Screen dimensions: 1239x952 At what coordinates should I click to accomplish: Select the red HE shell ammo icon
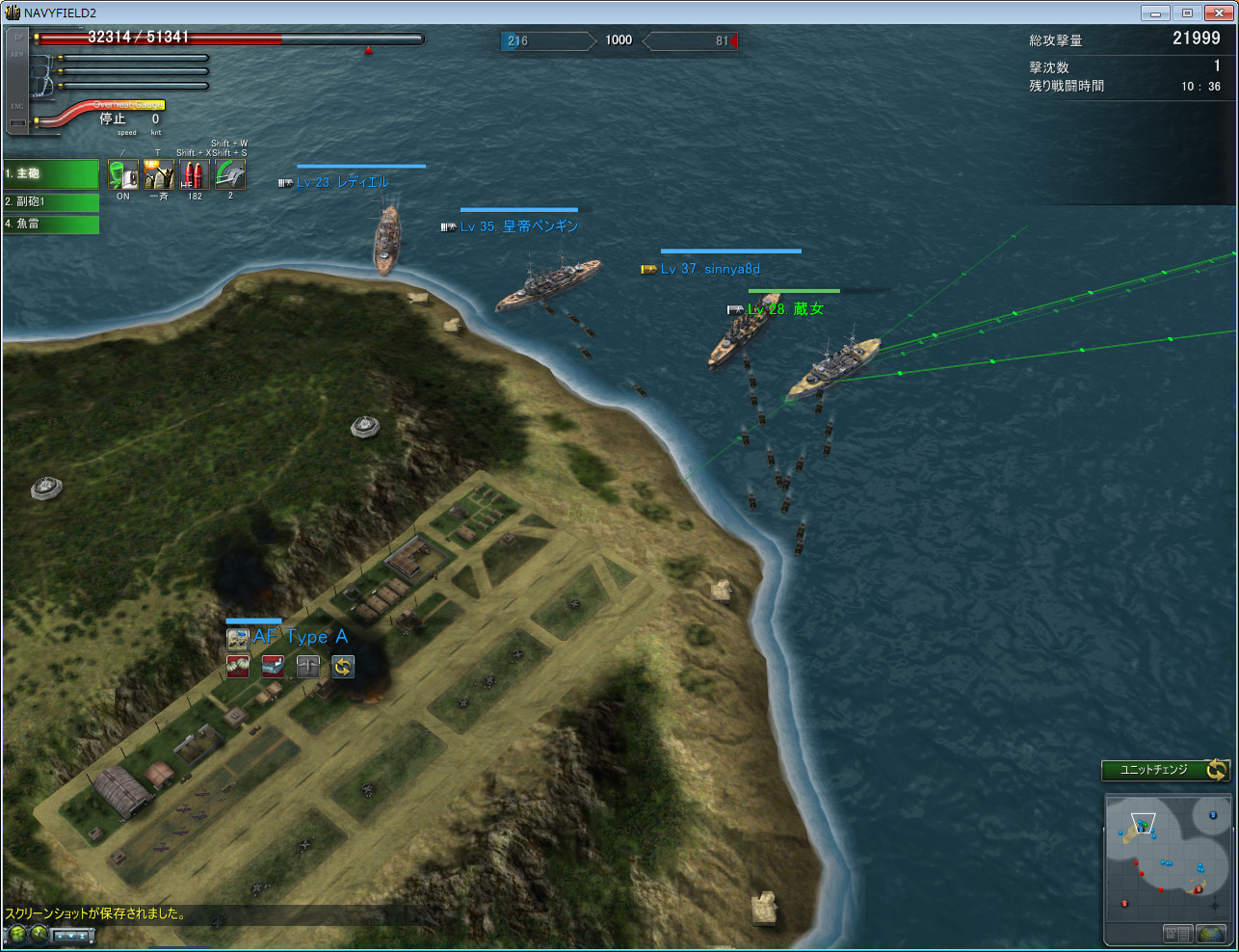pyautogui.click(x=194, y=174)
